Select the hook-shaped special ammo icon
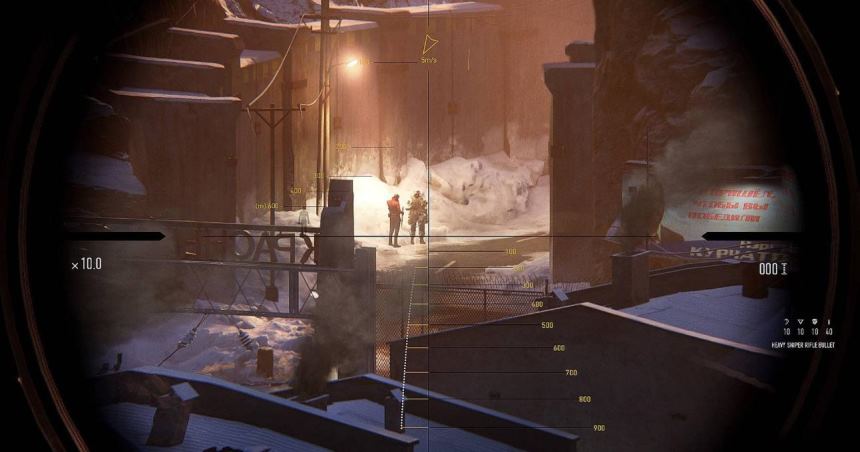 pyautogui.click(x=787, y=322)
